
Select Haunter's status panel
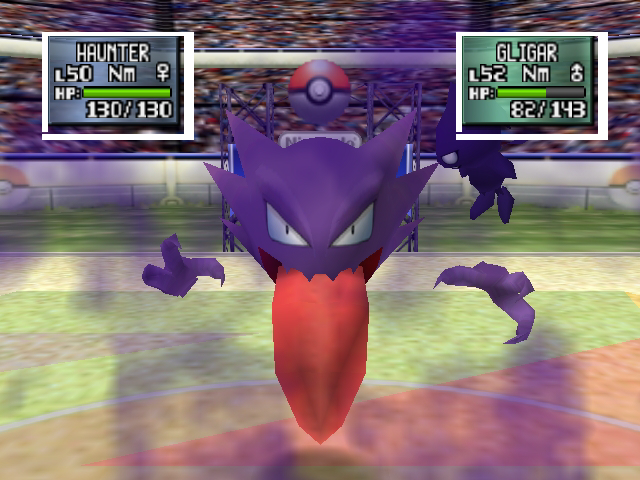(117, 84)
